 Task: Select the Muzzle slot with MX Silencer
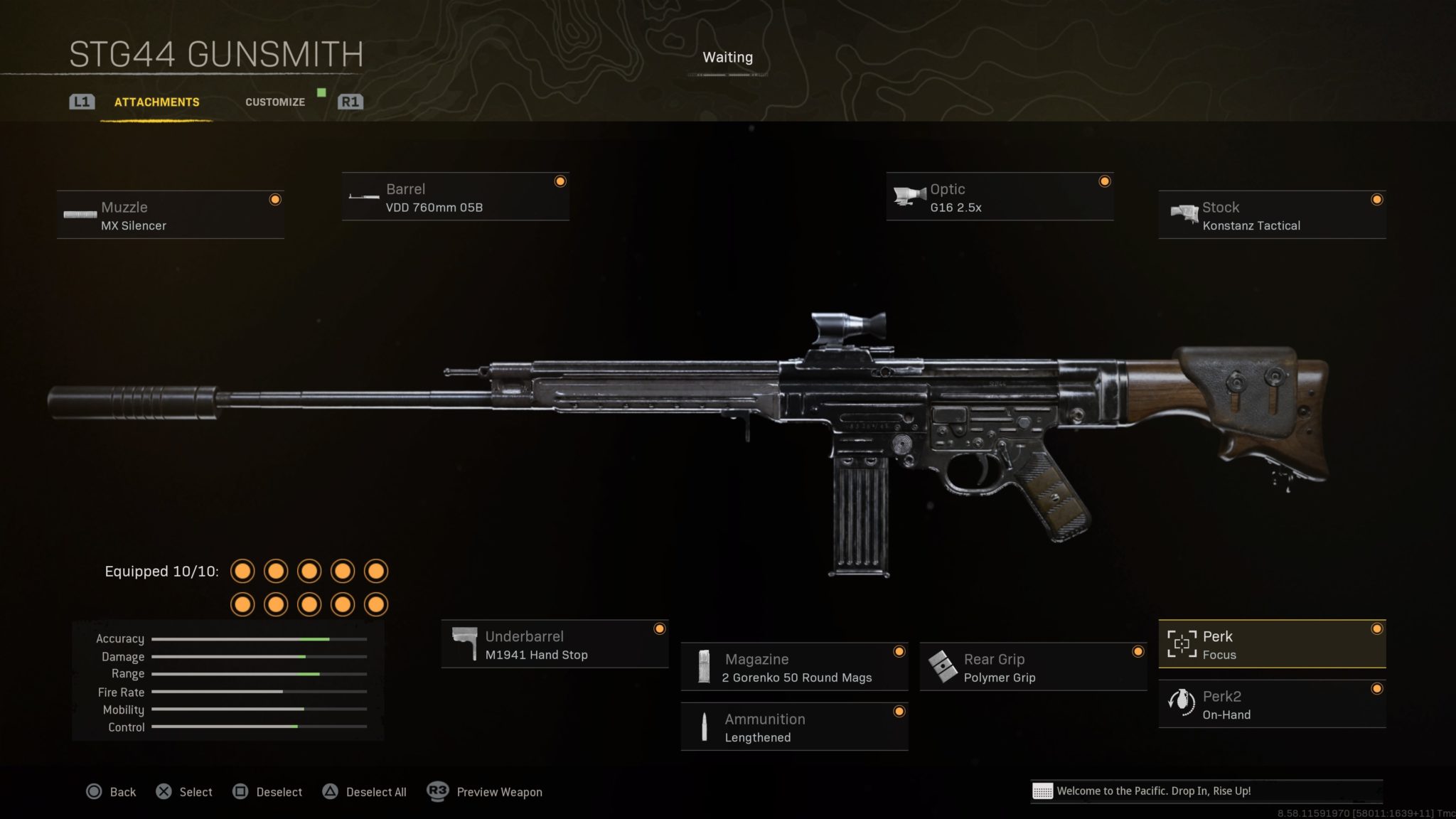click(x=171, y=213)
